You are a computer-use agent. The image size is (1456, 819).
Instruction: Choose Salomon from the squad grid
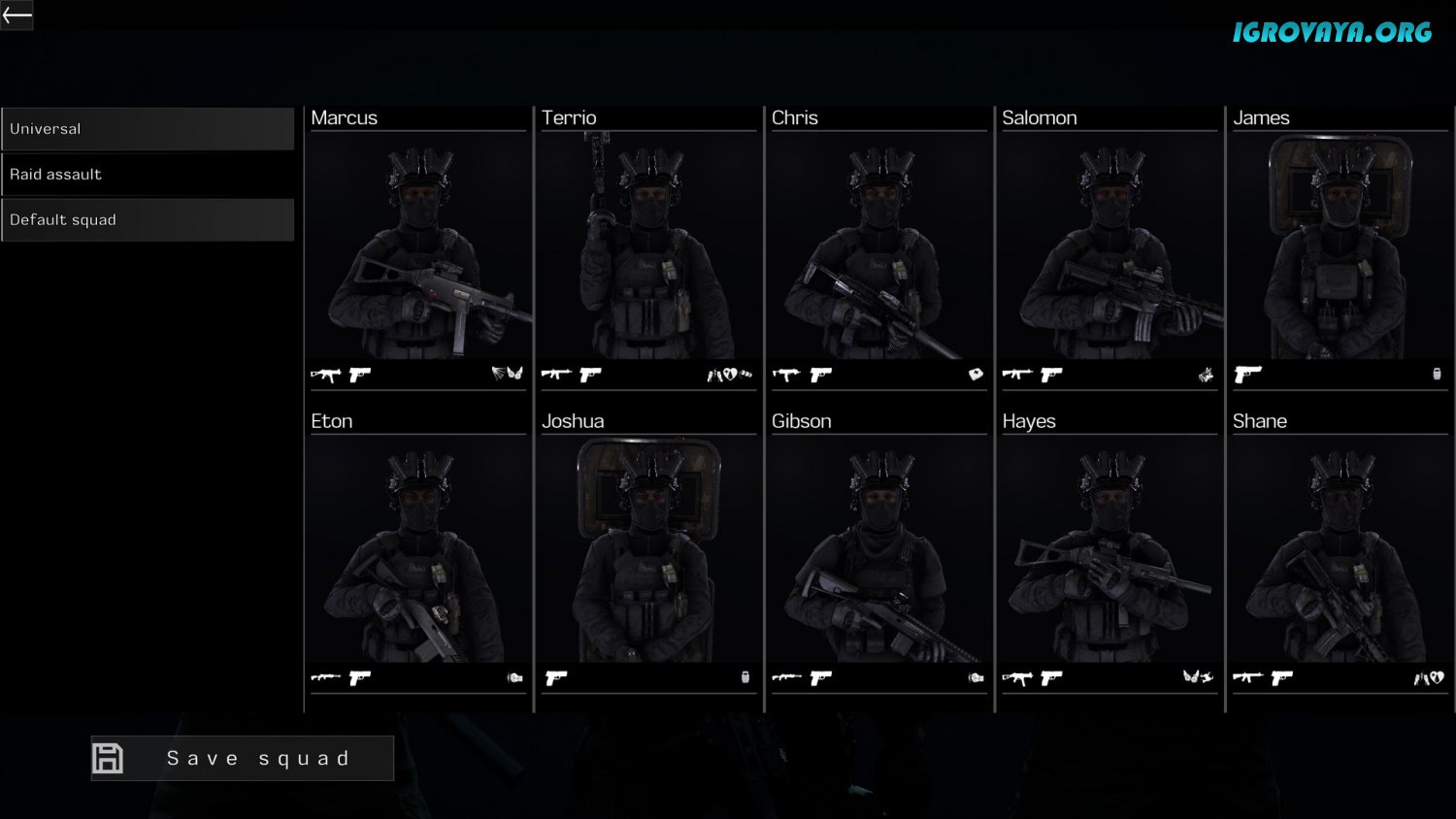[x=1109, y=247]
